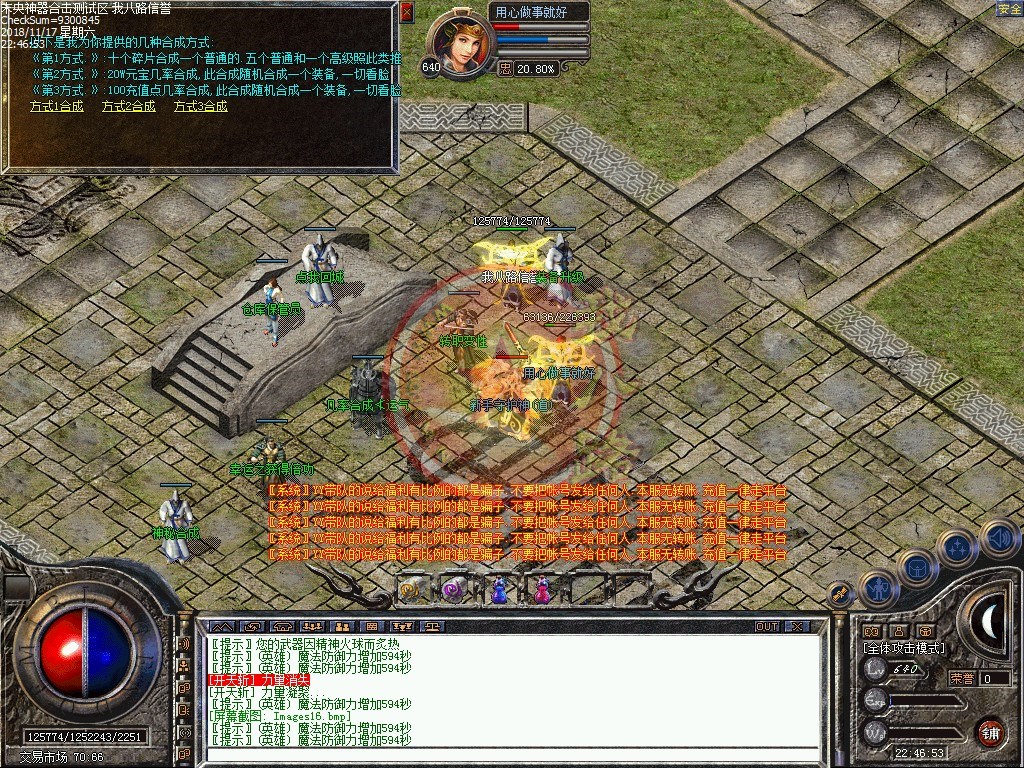Switch the 全体攻击模式 attack mode

903,648
